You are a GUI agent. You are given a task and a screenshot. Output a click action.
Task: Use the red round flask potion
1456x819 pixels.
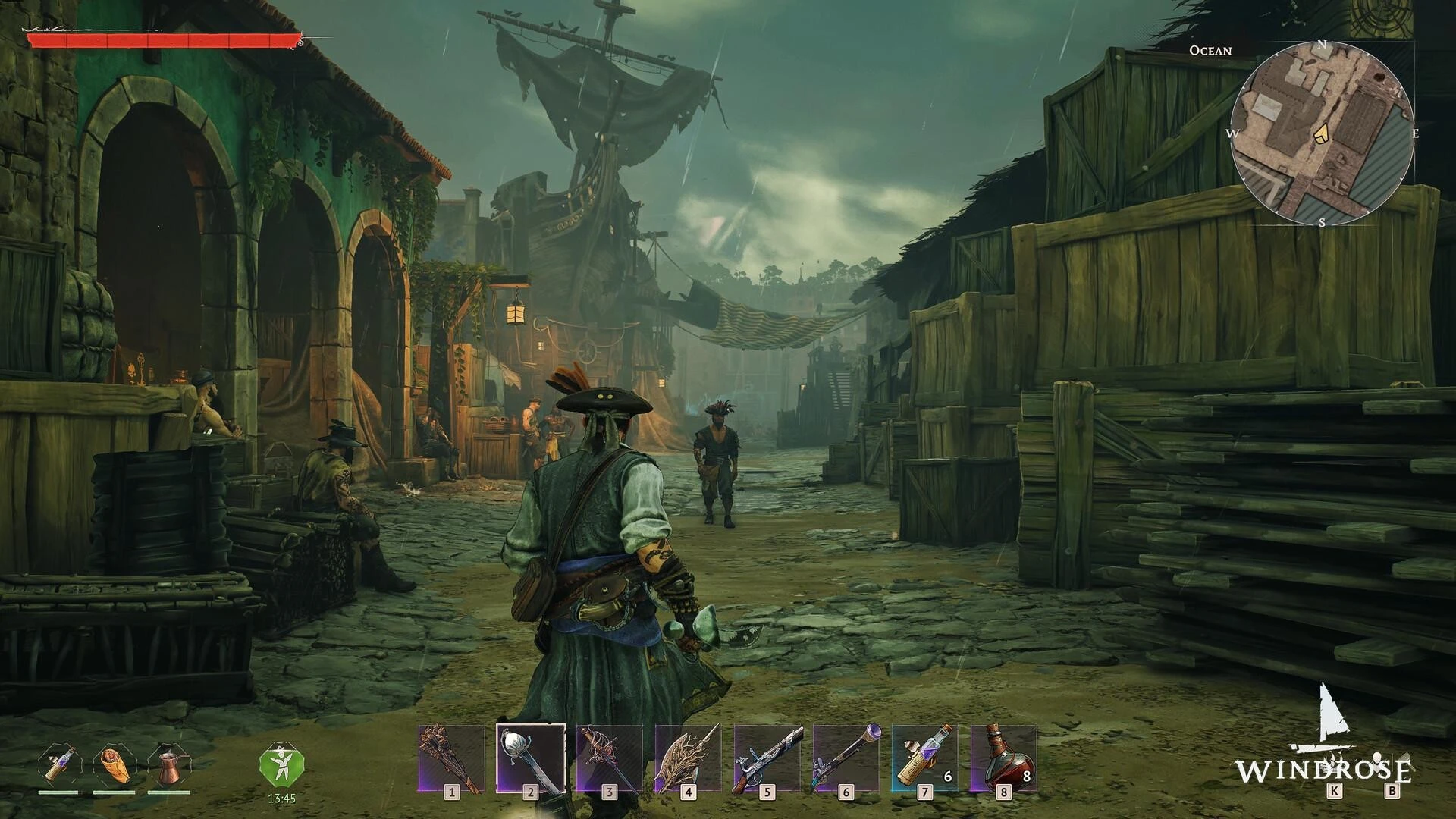pos(1003,758)
